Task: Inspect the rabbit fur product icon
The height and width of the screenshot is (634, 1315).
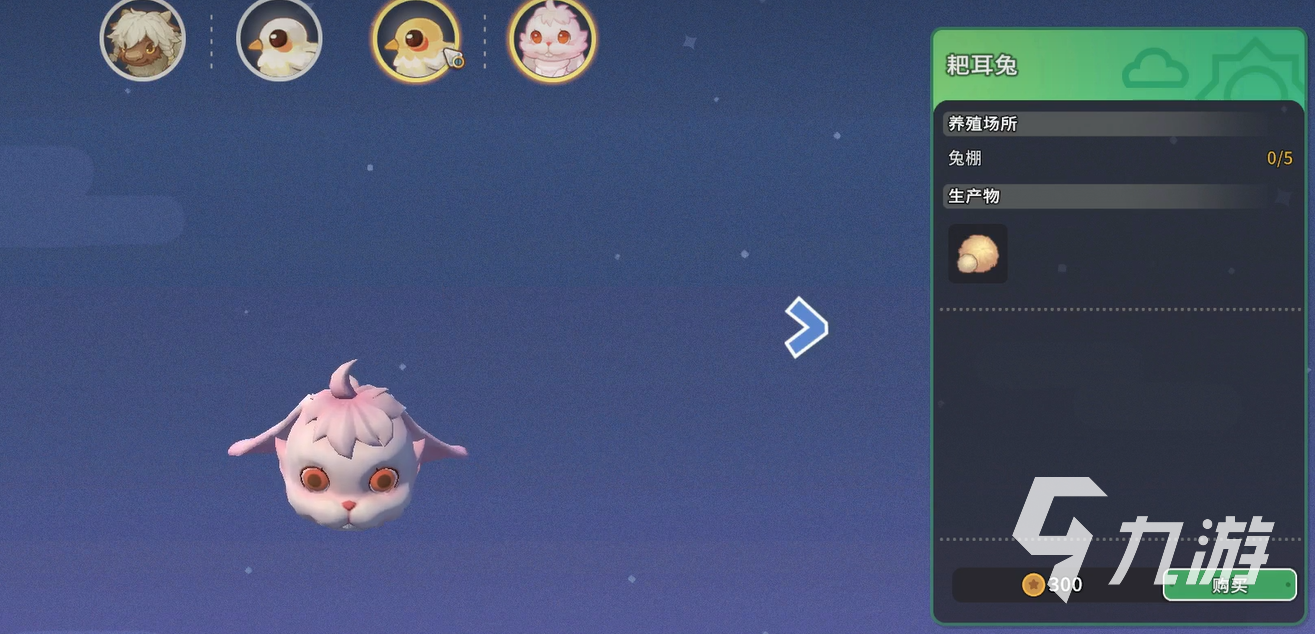Action: coord(977,254)
